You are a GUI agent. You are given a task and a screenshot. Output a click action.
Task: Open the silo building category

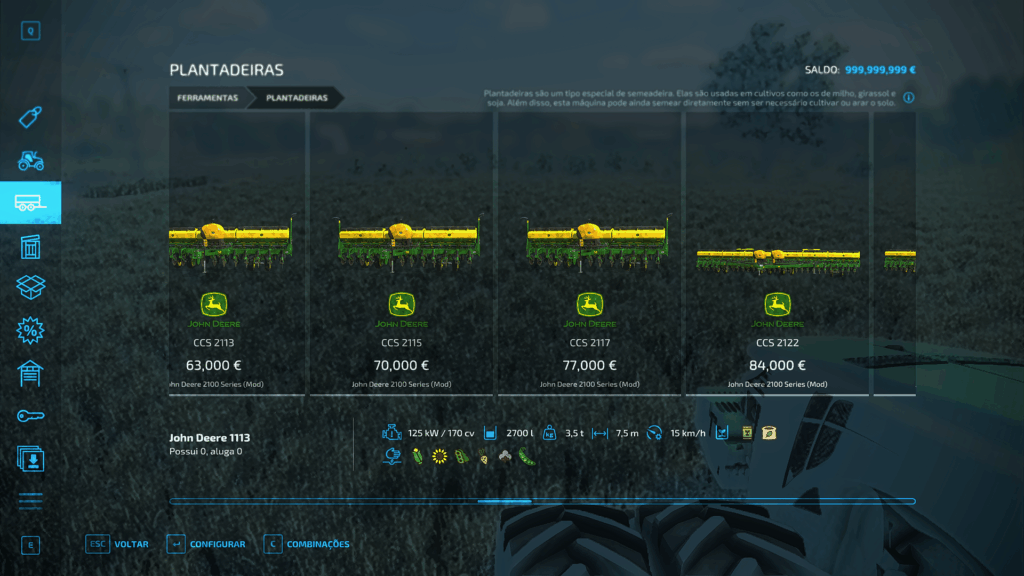[x=31, y=246]
